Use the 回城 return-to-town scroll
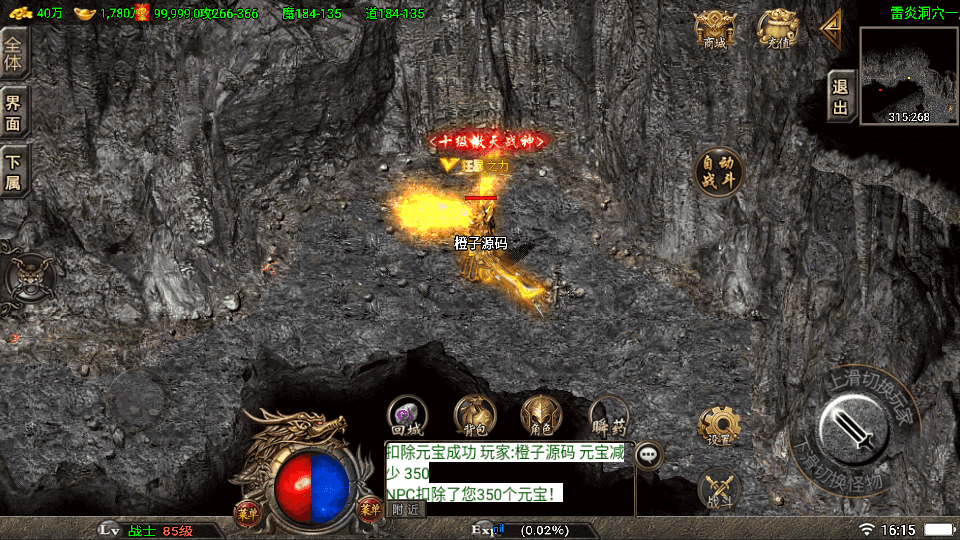Screen dimensions: 960x540 click(x=407, y=415)
